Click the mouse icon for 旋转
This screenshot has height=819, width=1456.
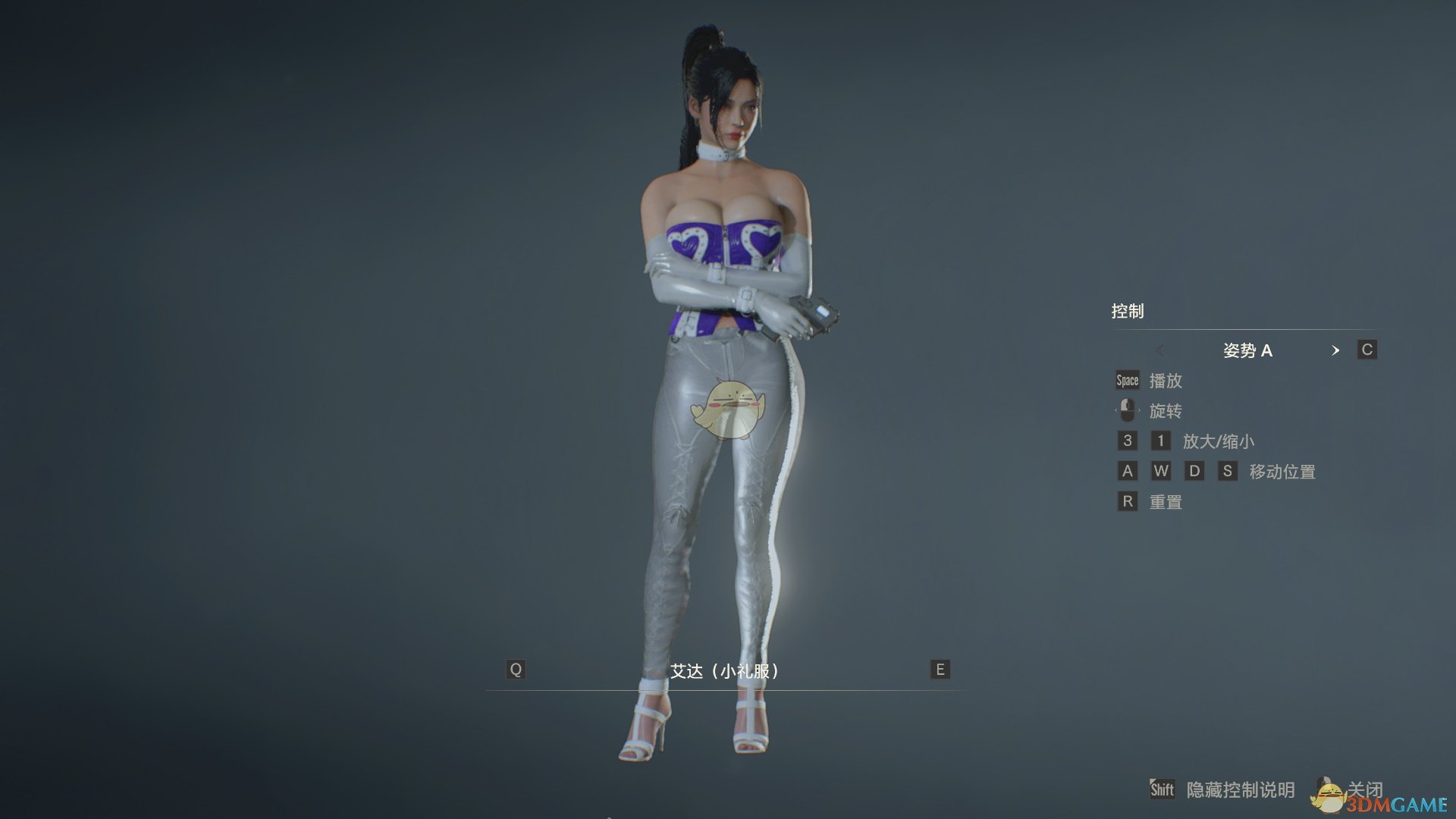1127,410
